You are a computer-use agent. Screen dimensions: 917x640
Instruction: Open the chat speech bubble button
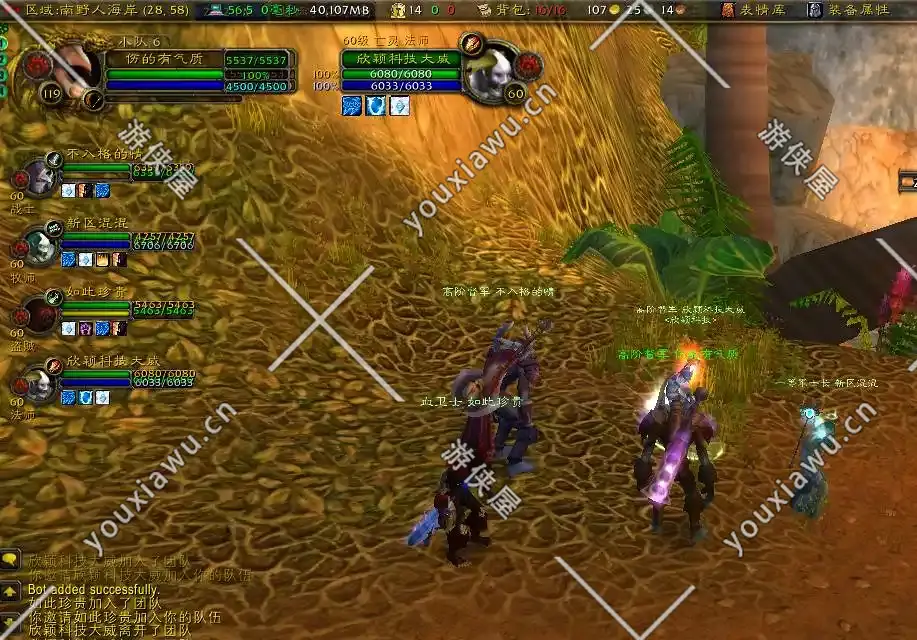(x=10, y=561)
